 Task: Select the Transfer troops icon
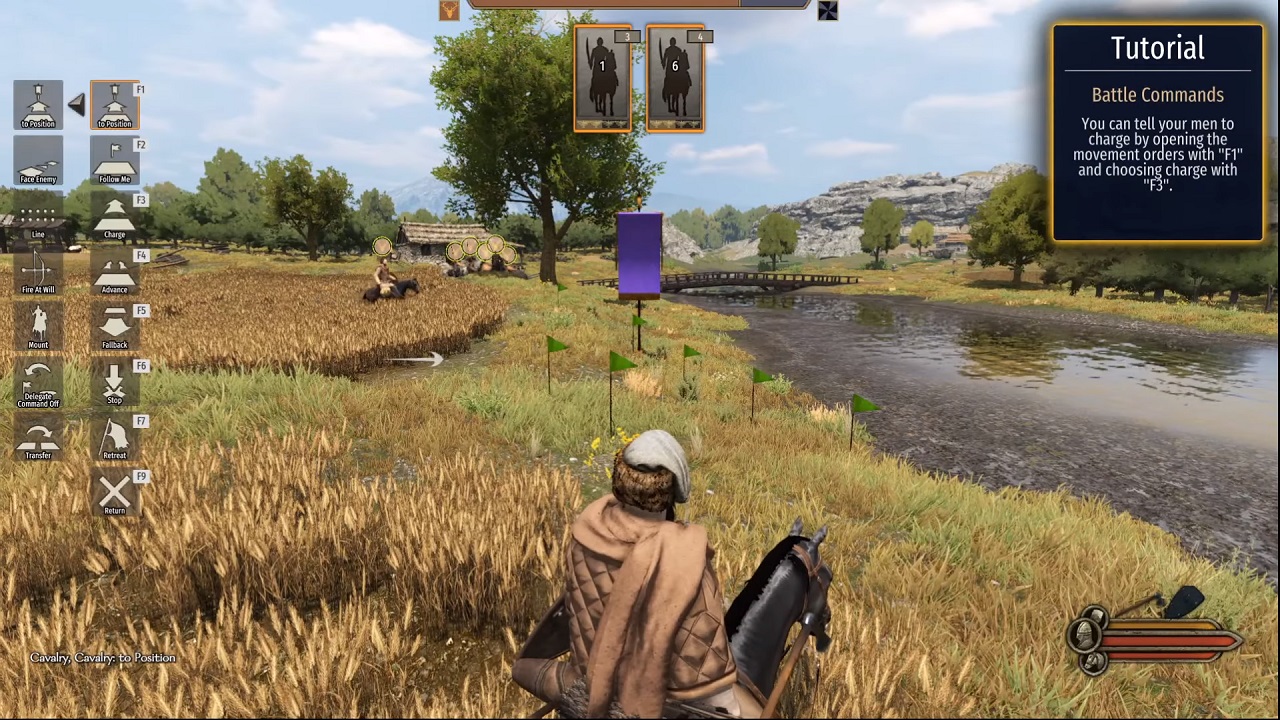pos(38,440)
